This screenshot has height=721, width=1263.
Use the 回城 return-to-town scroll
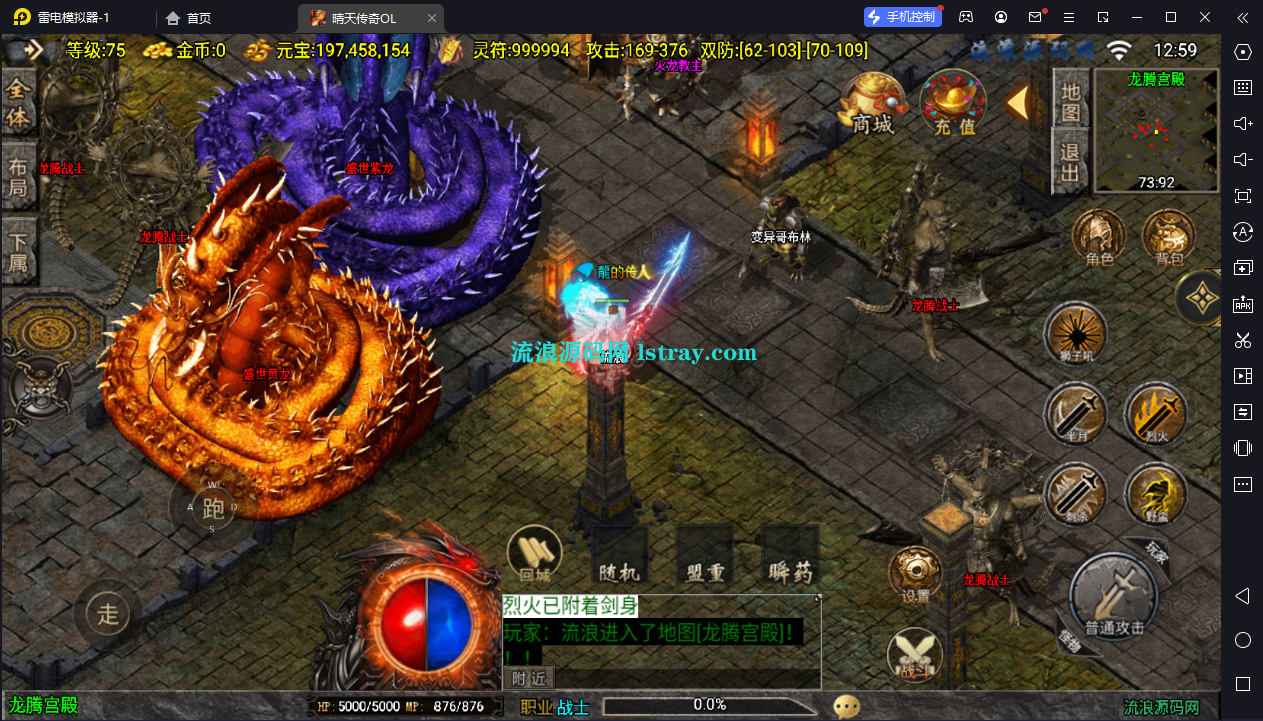point(535,555)
